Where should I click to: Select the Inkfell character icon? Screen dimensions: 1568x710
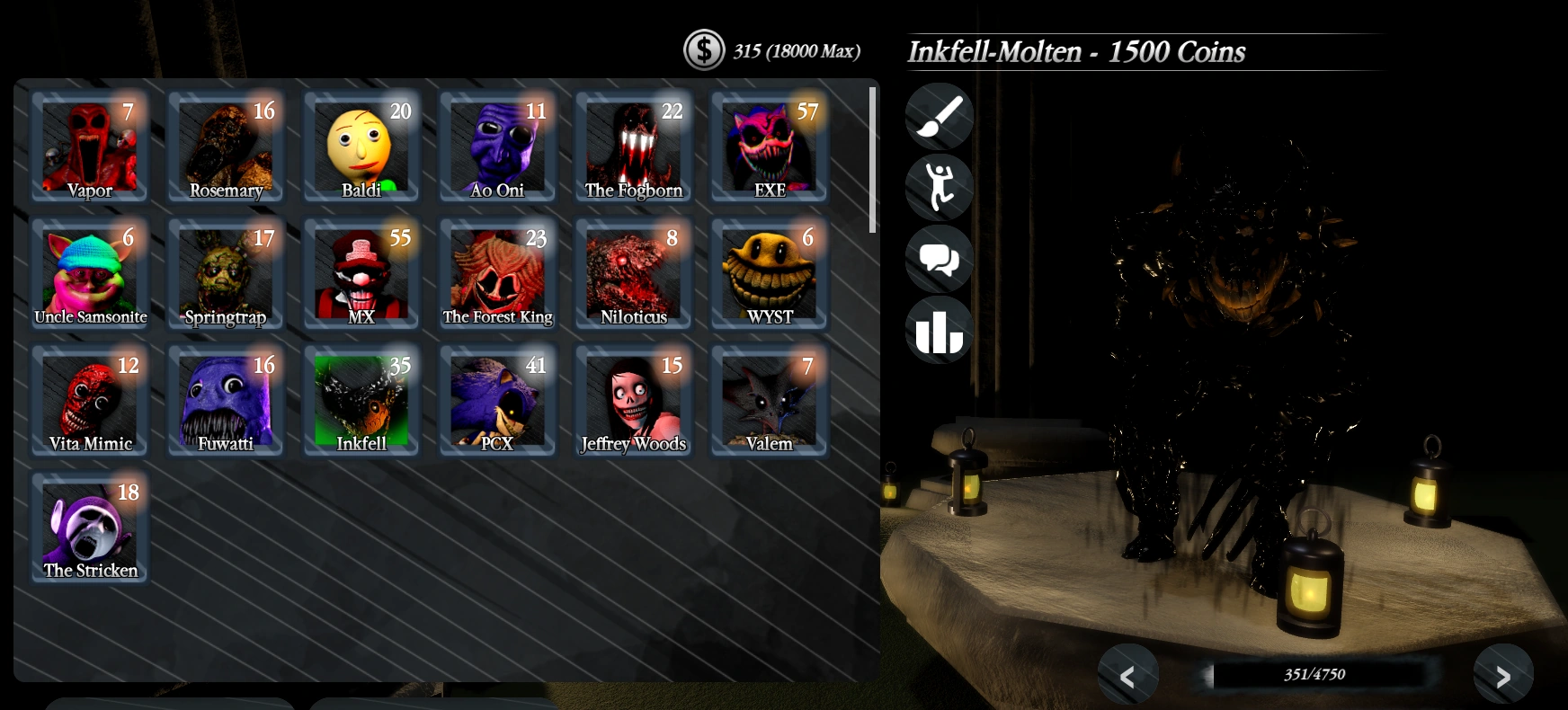pyautogui.click(x=361, y=400)
